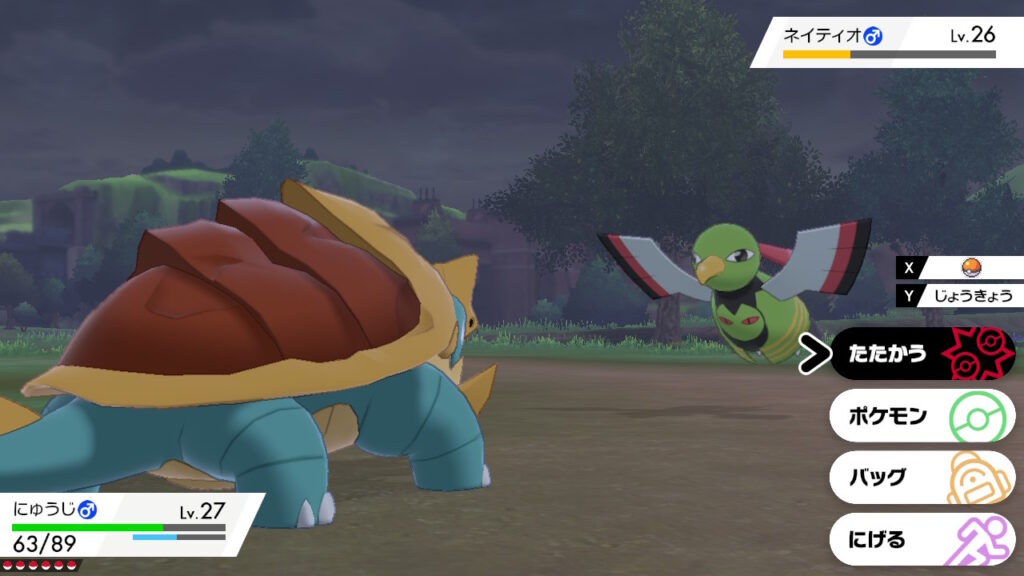The width and height of the screenshot is (1024, 576).
Task: Open the バッグ (Bag) menu
Action: [921, 478]
